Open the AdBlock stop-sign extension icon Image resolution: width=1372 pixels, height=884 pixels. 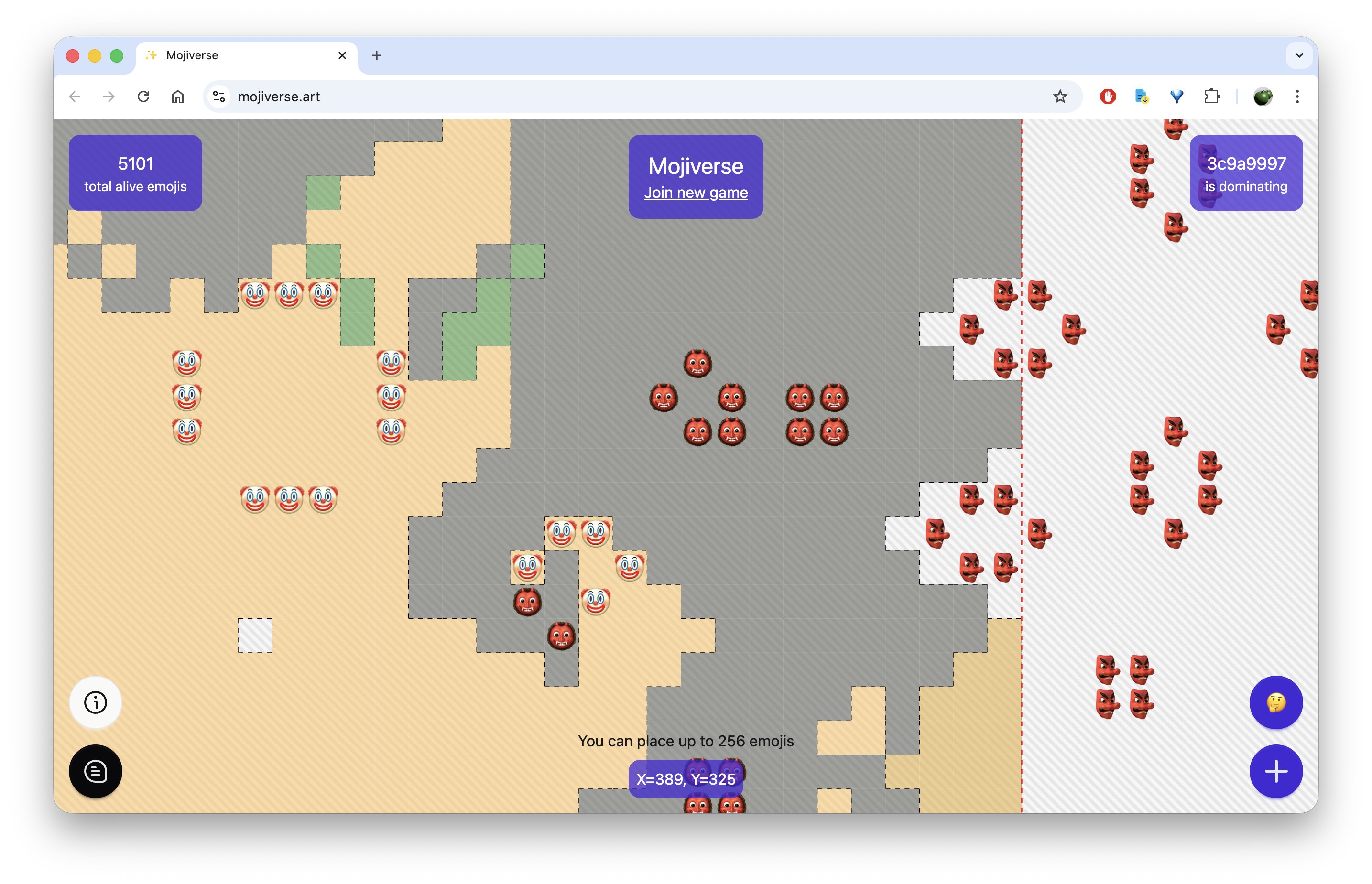tap(1107, 97)
